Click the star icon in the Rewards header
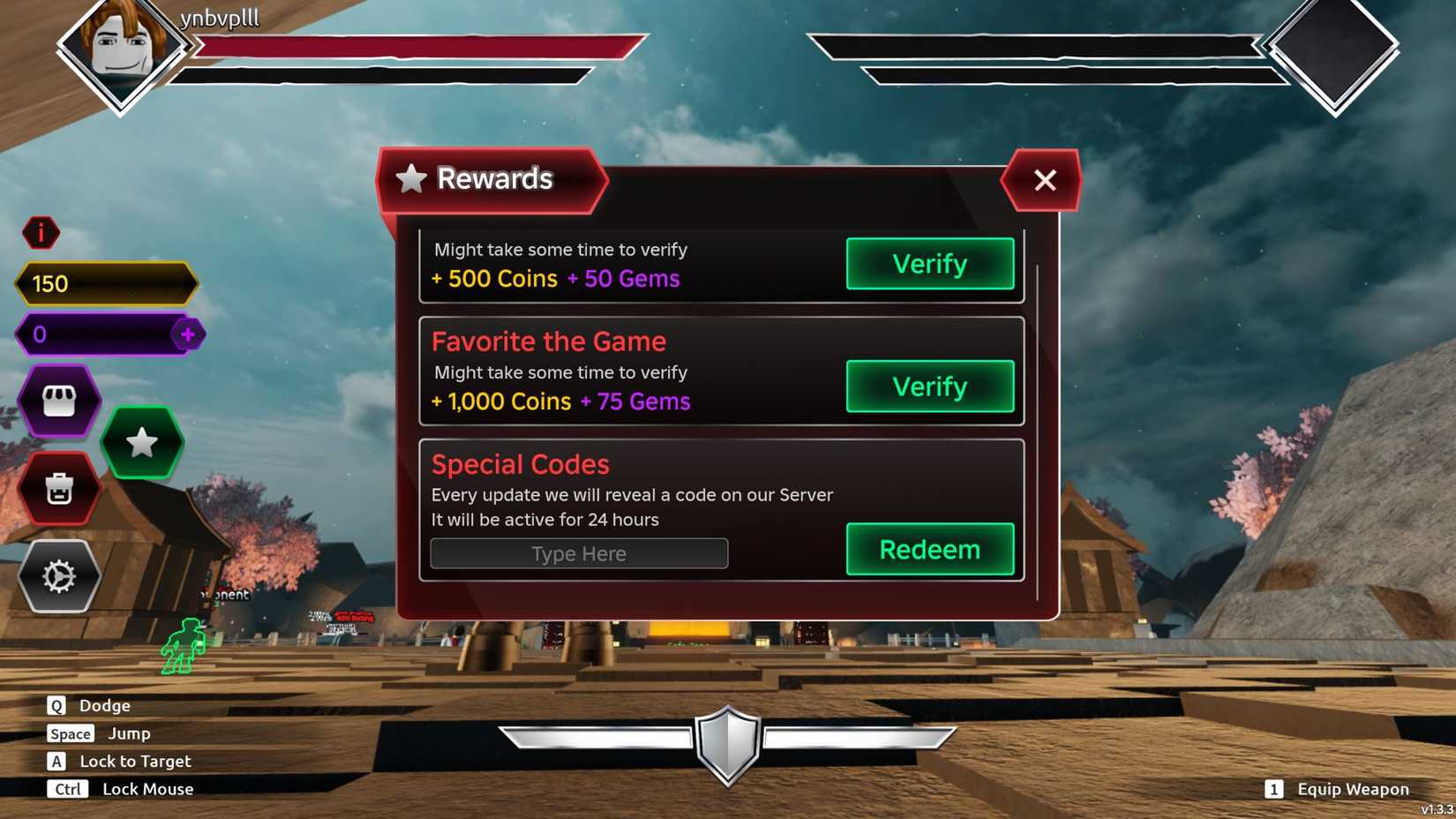 coord(410,179)
